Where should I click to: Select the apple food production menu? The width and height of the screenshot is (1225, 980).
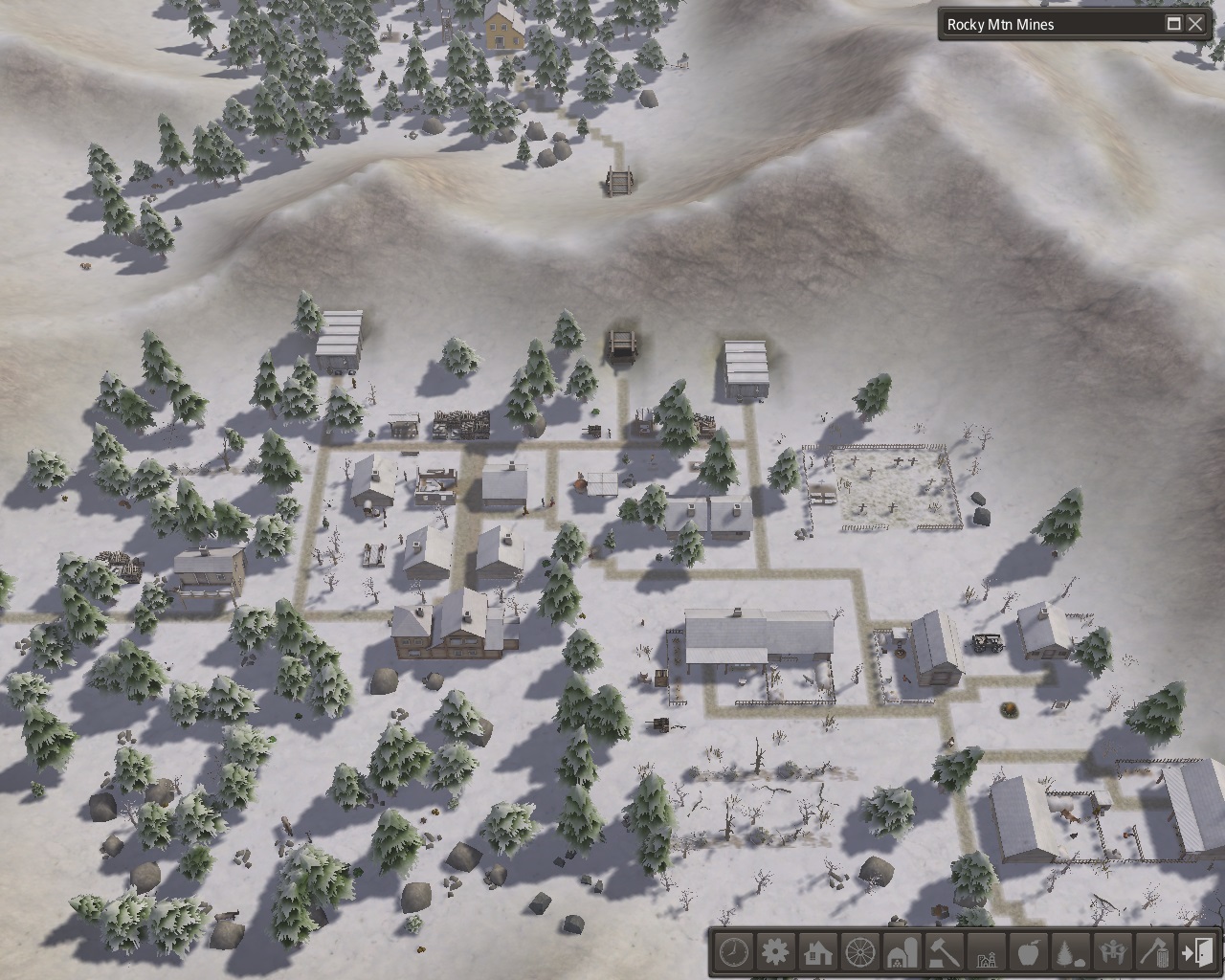(1029, 952)
